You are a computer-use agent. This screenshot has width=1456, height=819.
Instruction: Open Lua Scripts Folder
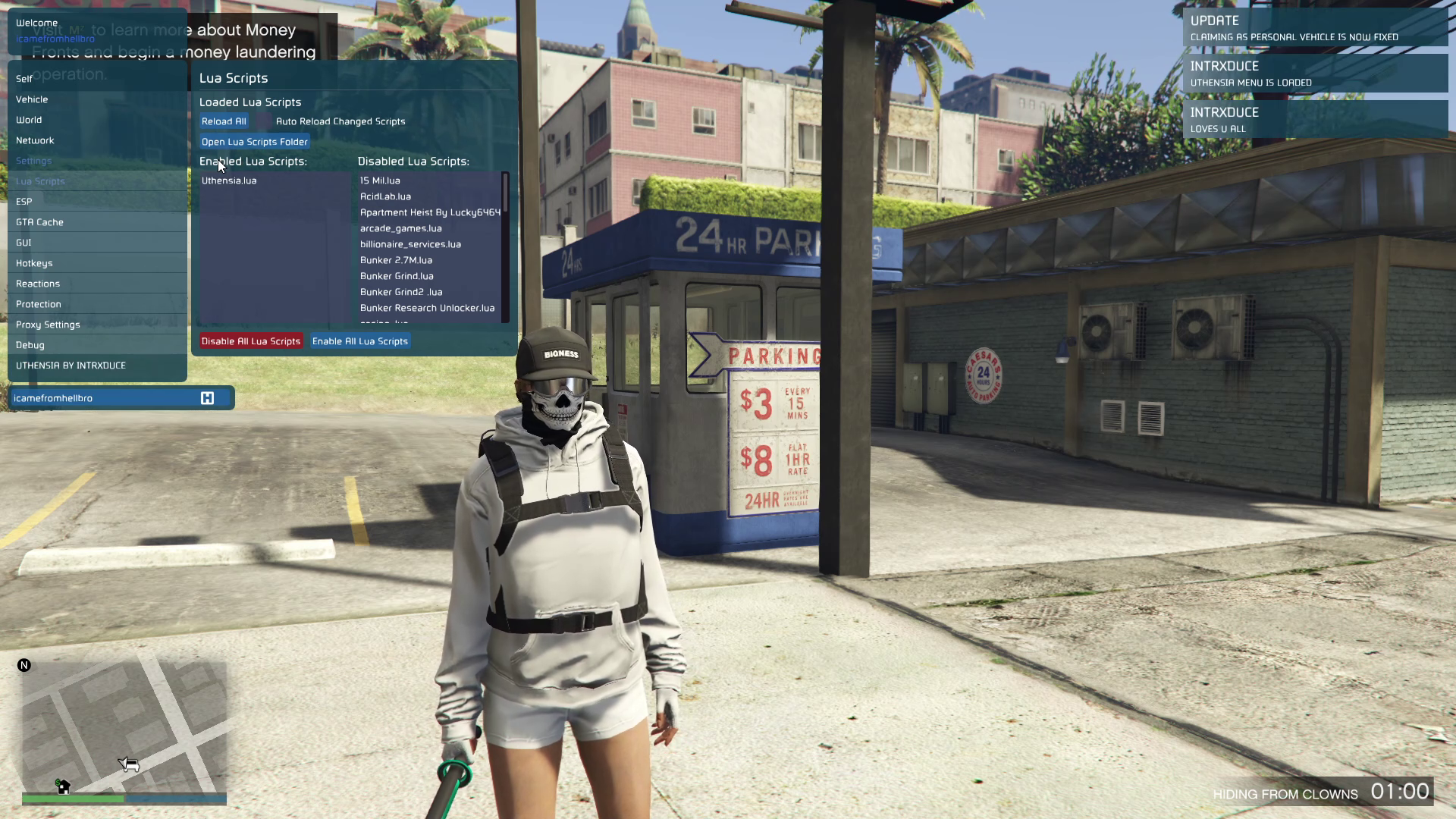[255, 142]
